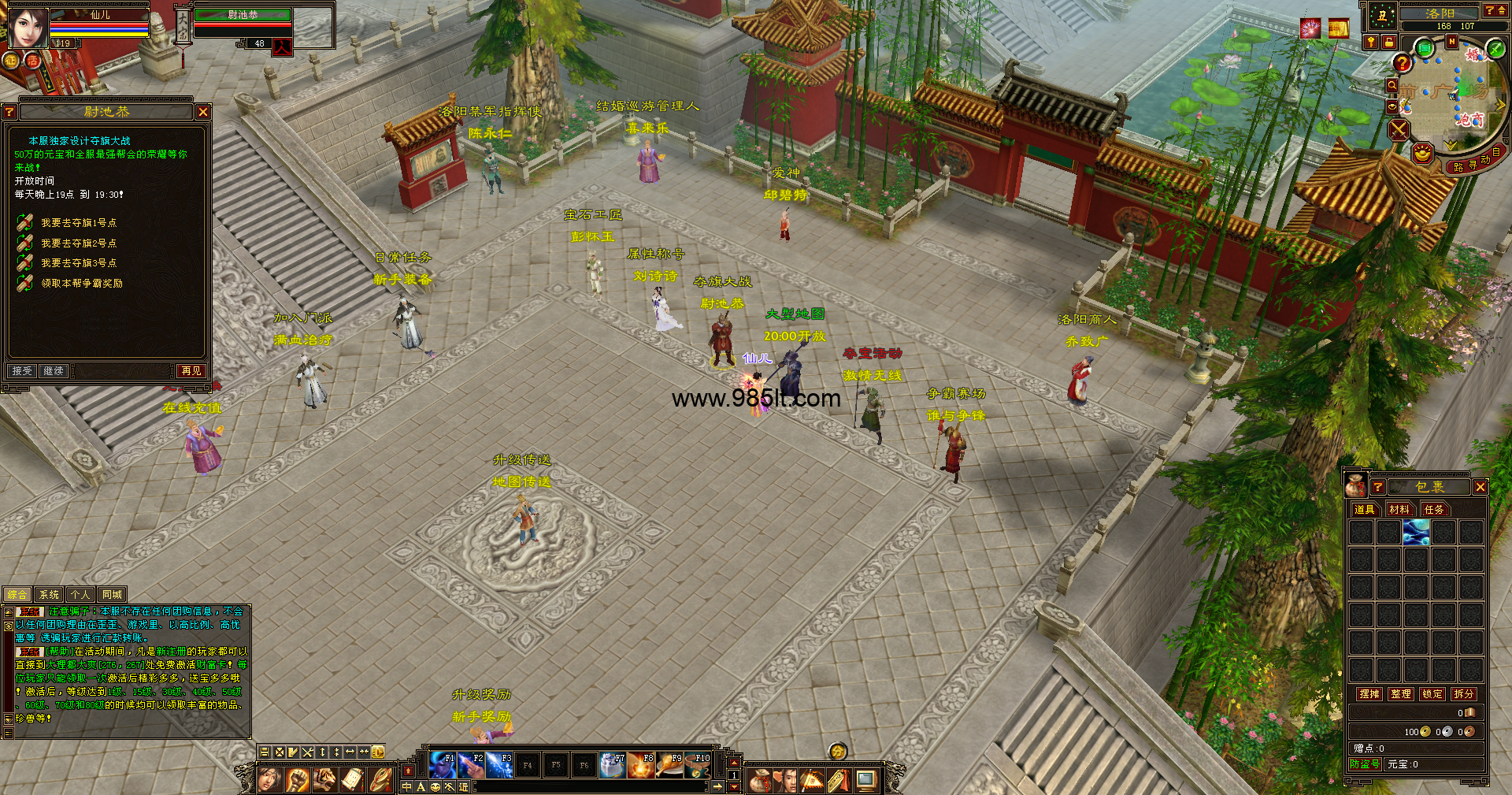Select the 领取本帮争霸奖励 reward option
The height and width of the screenshot is (795, 1512).
coord(81,284)
